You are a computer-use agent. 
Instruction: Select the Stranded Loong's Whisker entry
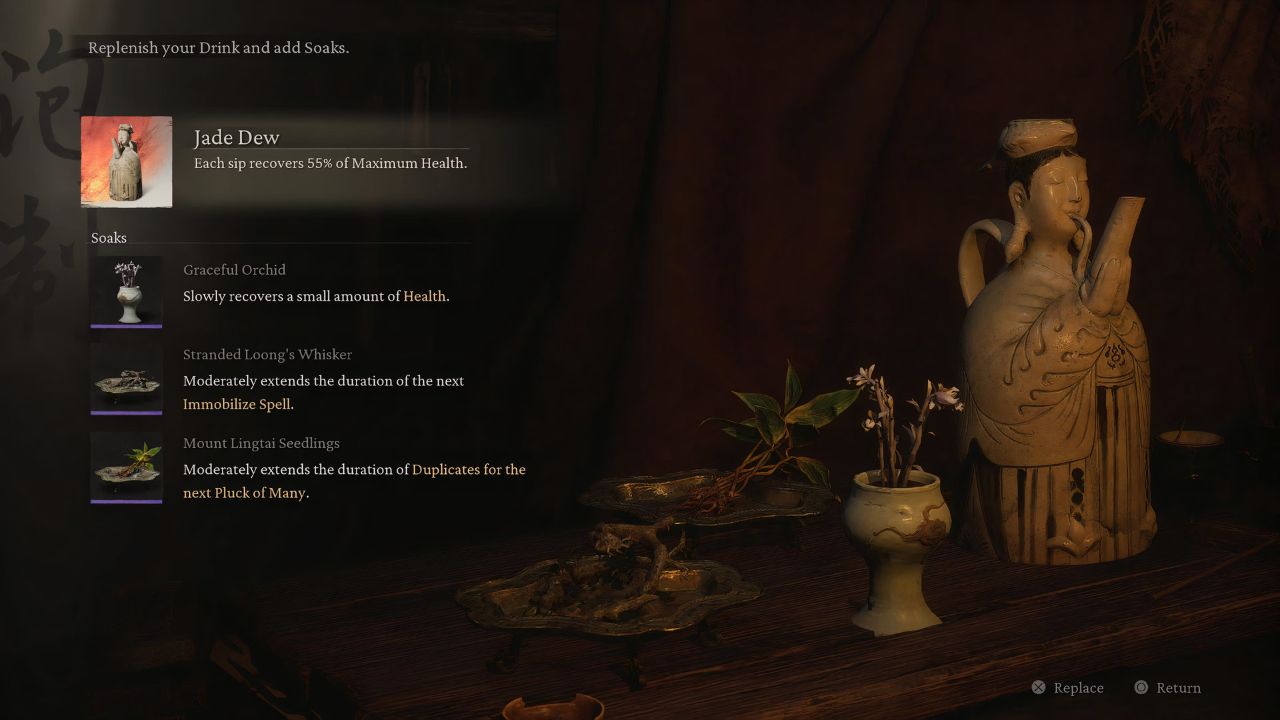click(268, 354)
